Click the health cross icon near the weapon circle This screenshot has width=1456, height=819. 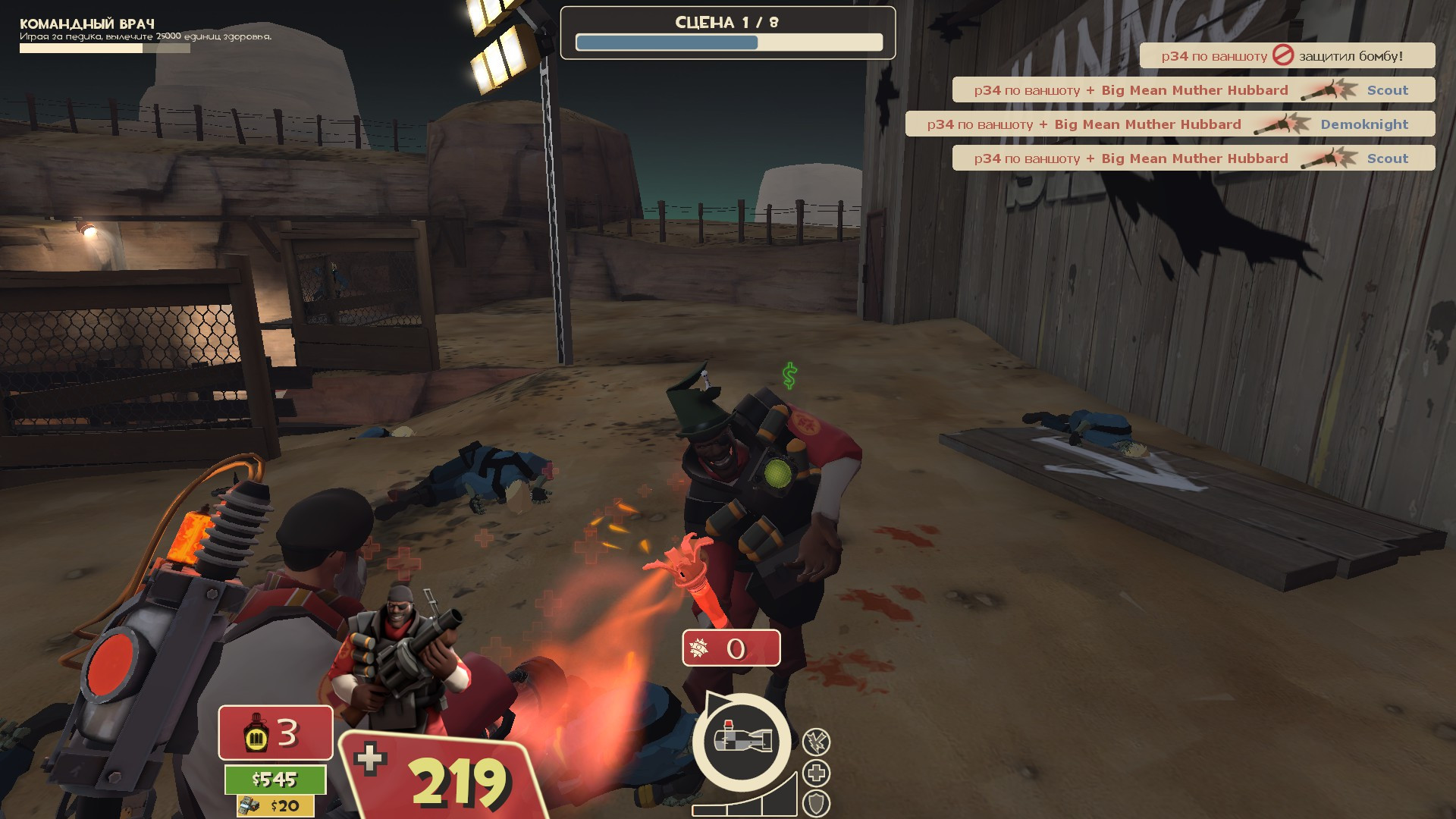coord(816,774)
